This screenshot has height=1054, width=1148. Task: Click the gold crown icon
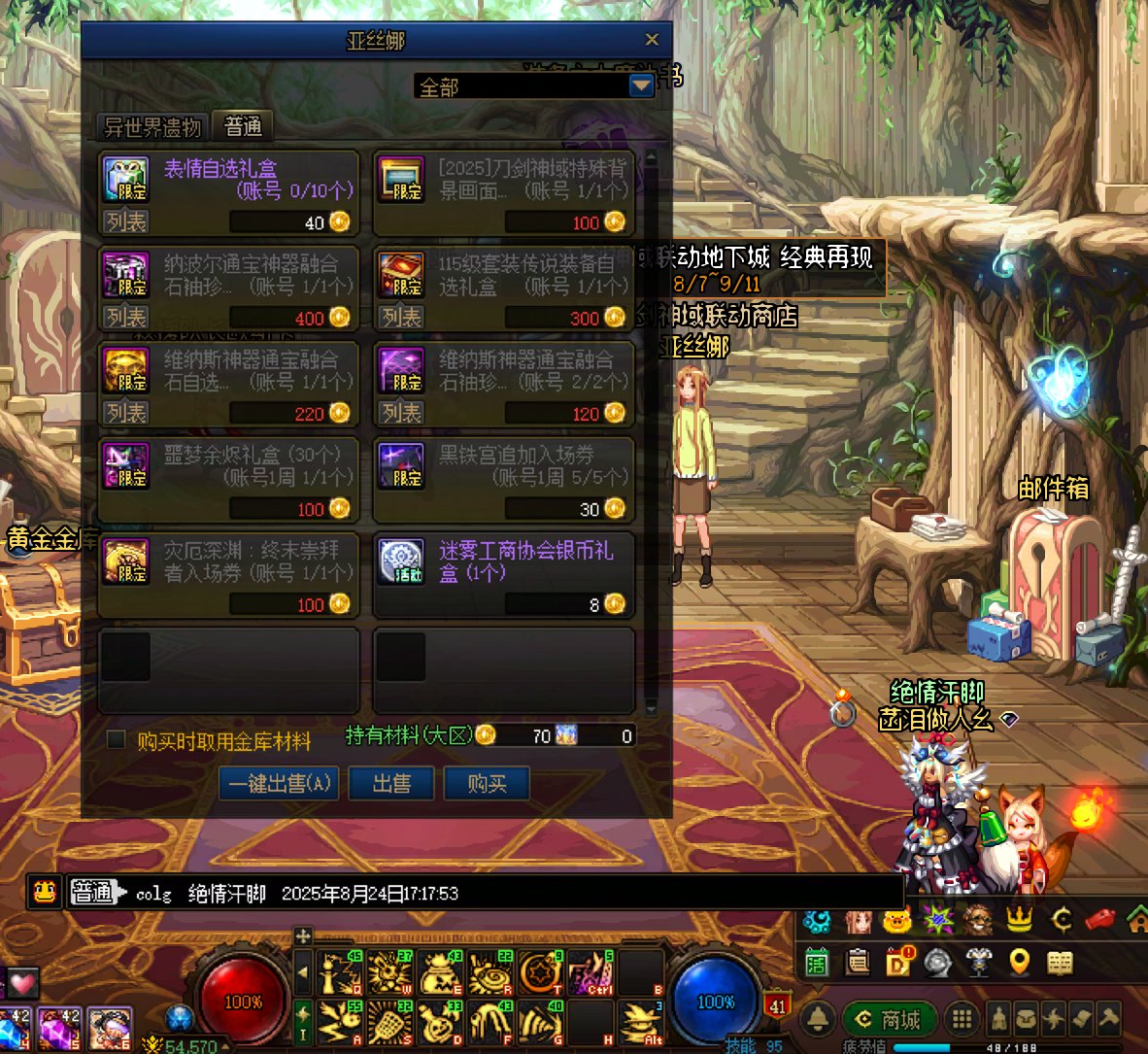point(1019,918)
